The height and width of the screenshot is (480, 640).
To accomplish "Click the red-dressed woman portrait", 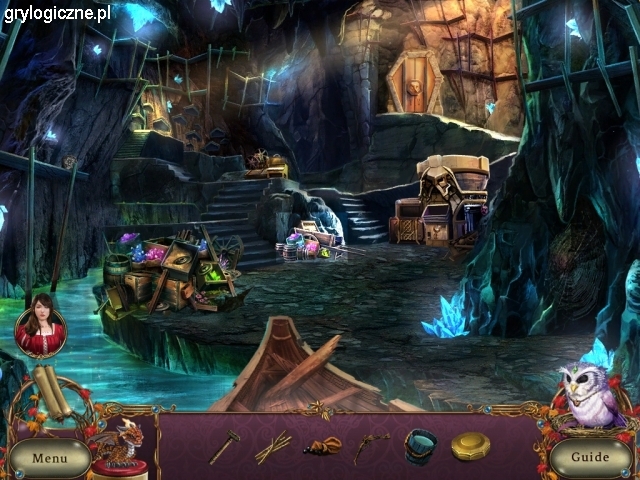I will (41, 331).
